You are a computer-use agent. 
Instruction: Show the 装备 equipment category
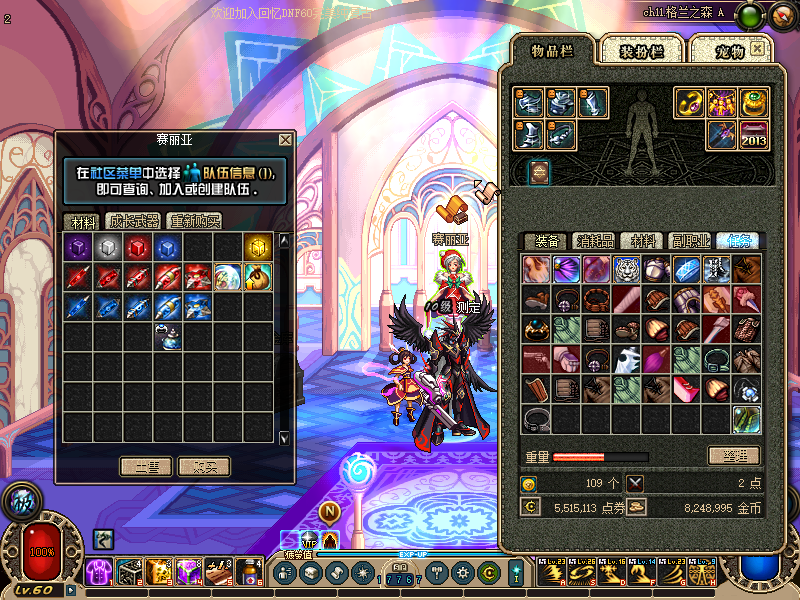(x=546, y=241)
